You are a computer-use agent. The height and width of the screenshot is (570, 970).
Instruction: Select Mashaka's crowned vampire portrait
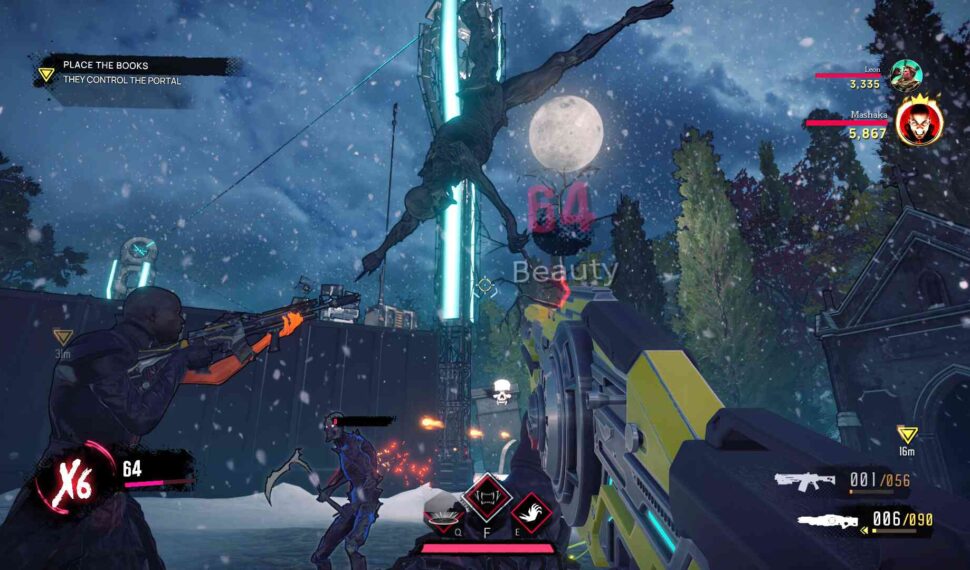pyautogui.click(x=919, y=122)
